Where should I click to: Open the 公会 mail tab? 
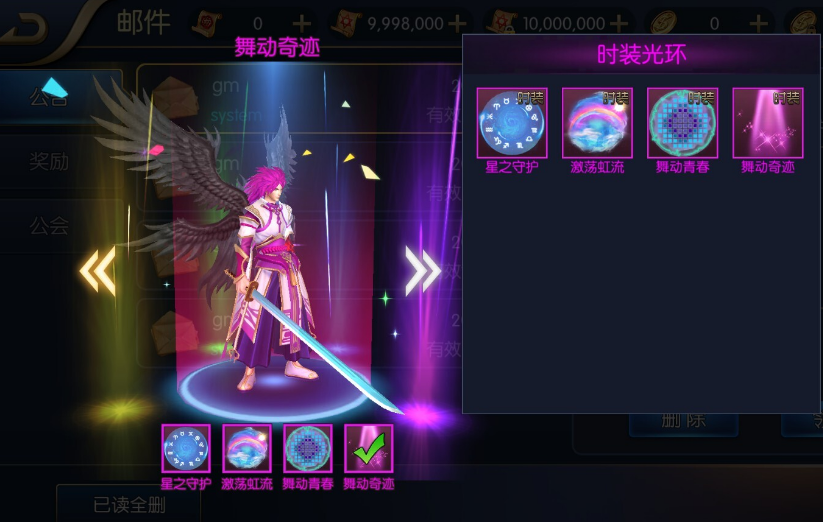coord(50,225)
